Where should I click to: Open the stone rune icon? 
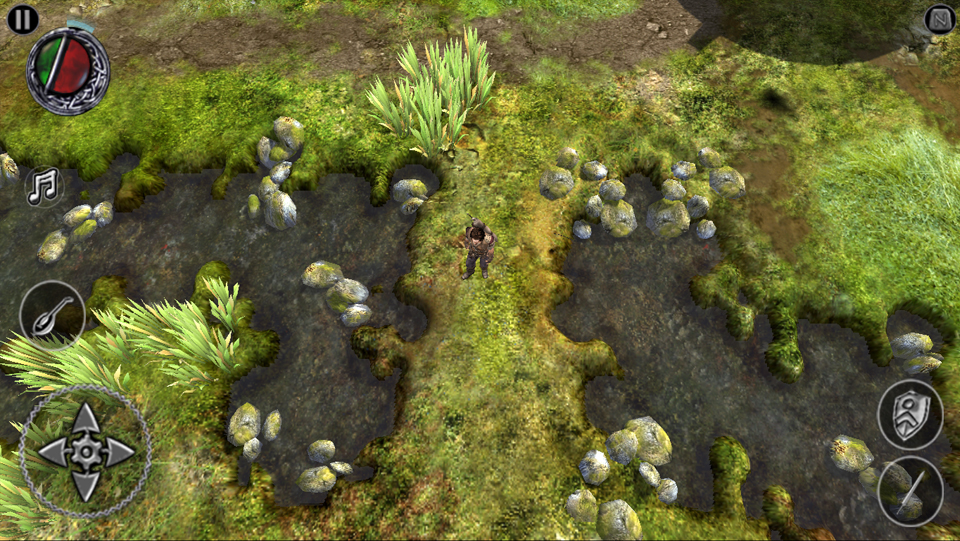click(940, 19)
